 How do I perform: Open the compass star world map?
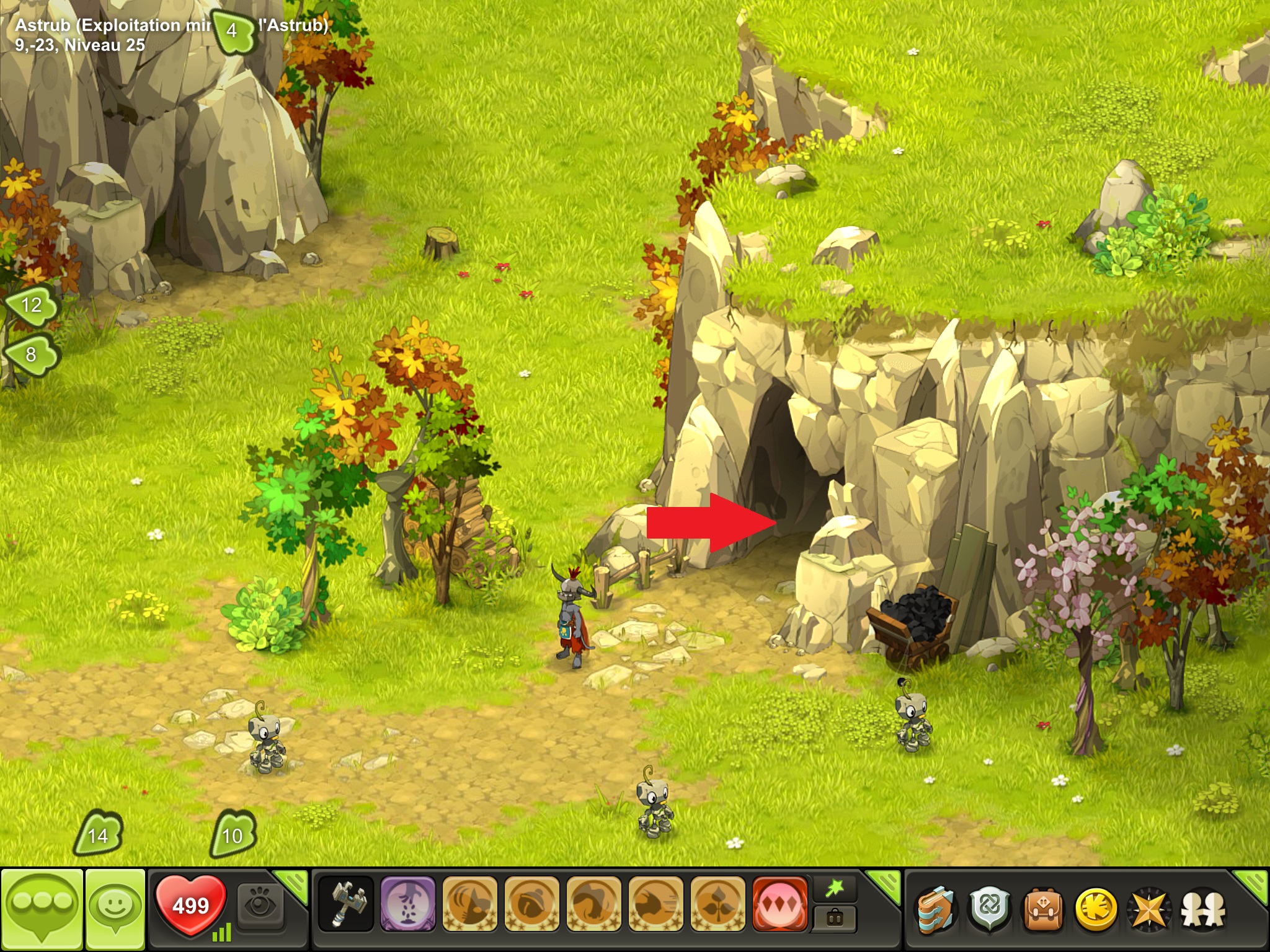pos(1149,909)
